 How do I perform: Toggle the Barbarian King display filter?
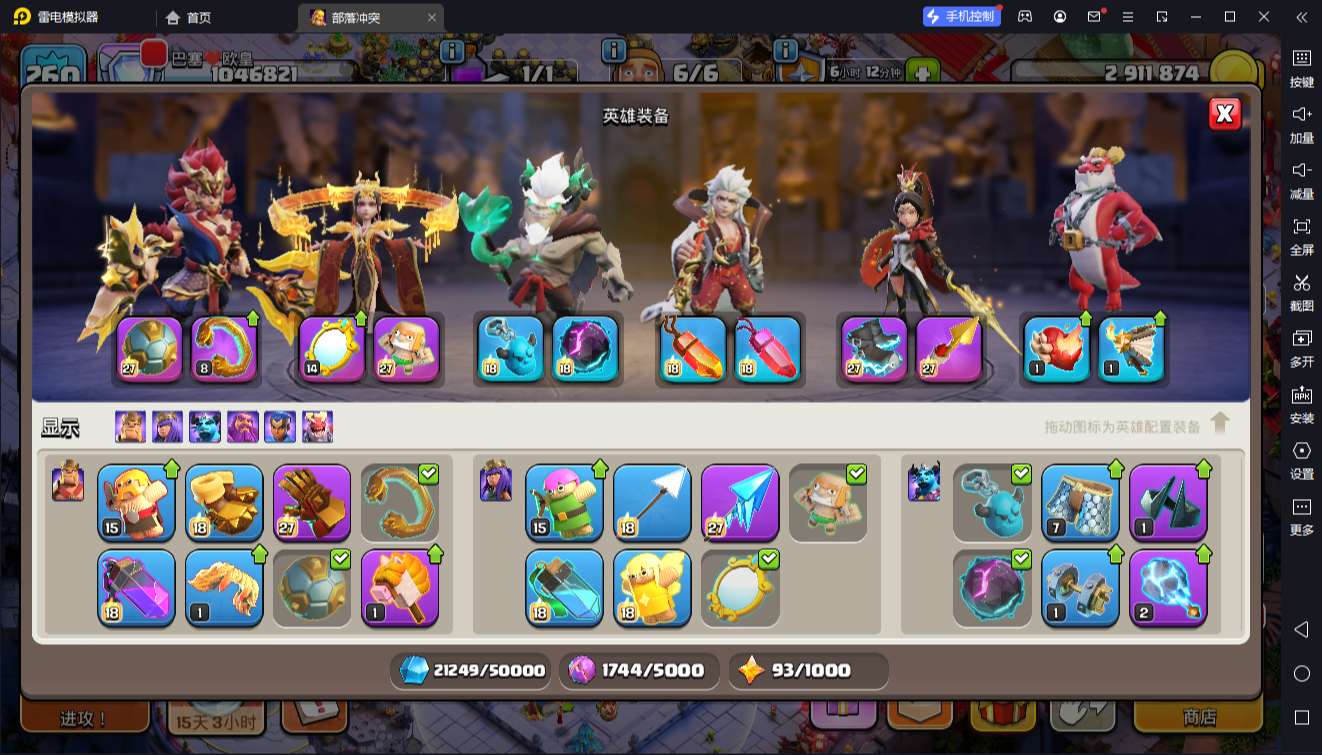pos(130,427)
